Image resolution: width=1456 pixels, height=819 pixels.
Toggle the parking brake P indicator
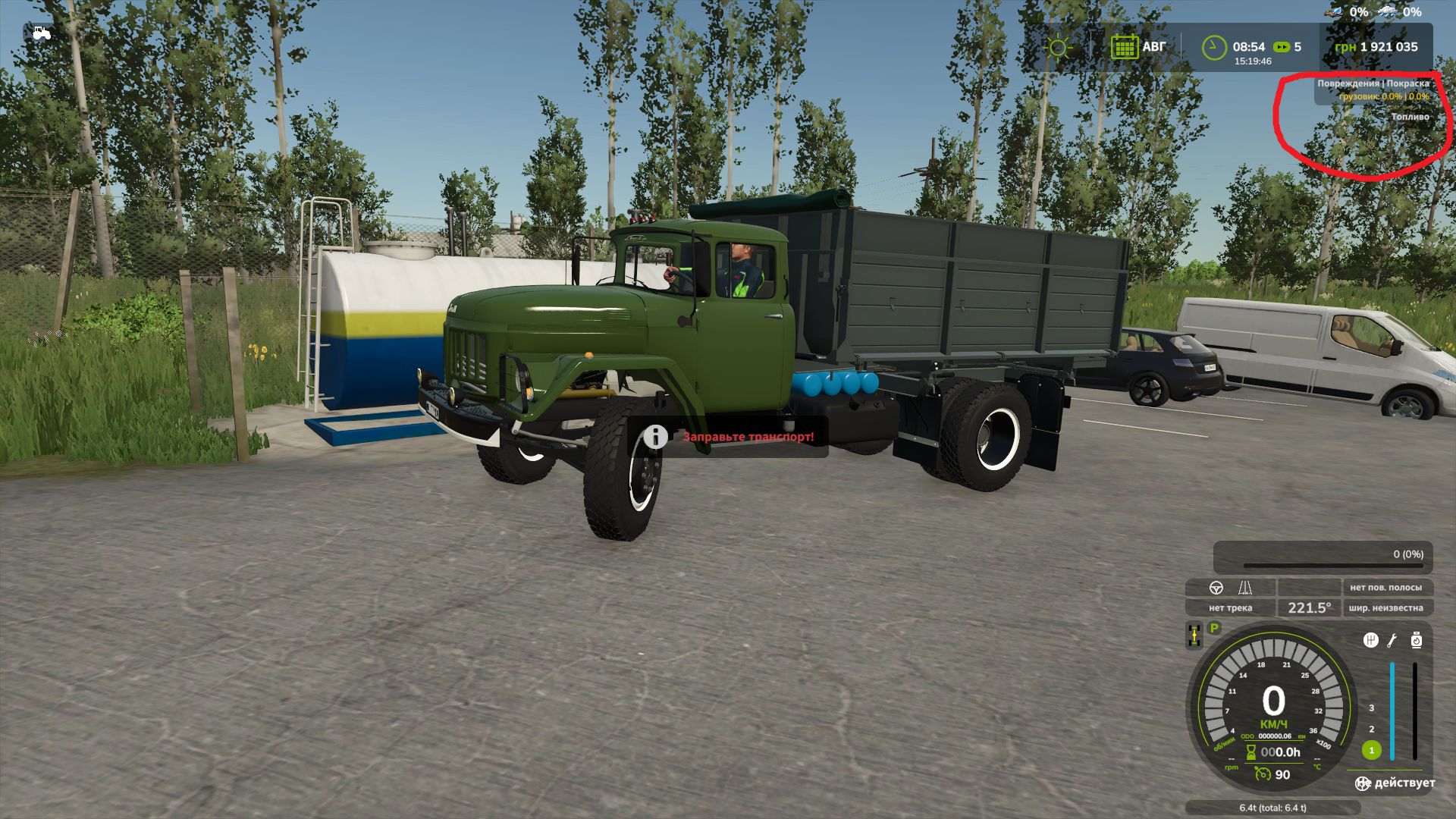[1213, 628]
